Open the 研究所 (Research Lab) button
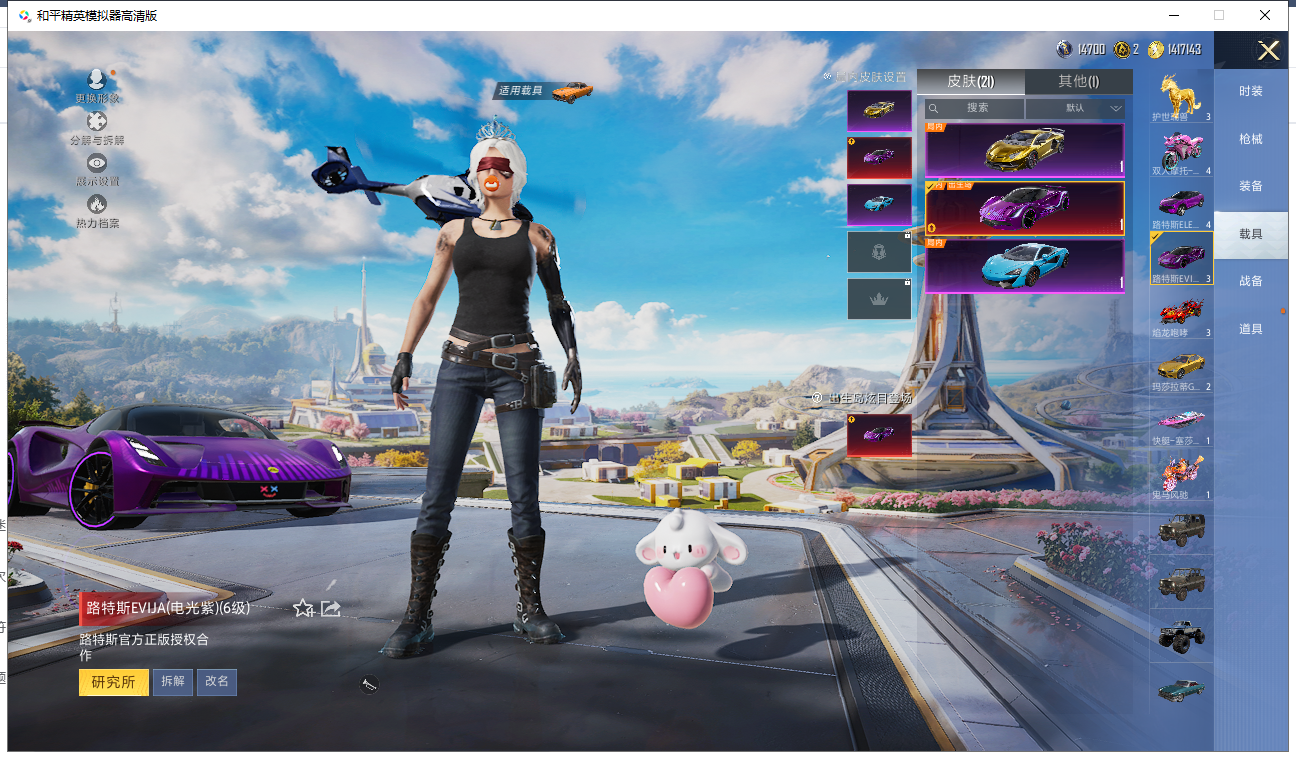1296x759 pixels. pyautogui.click(x=113, y=682)
